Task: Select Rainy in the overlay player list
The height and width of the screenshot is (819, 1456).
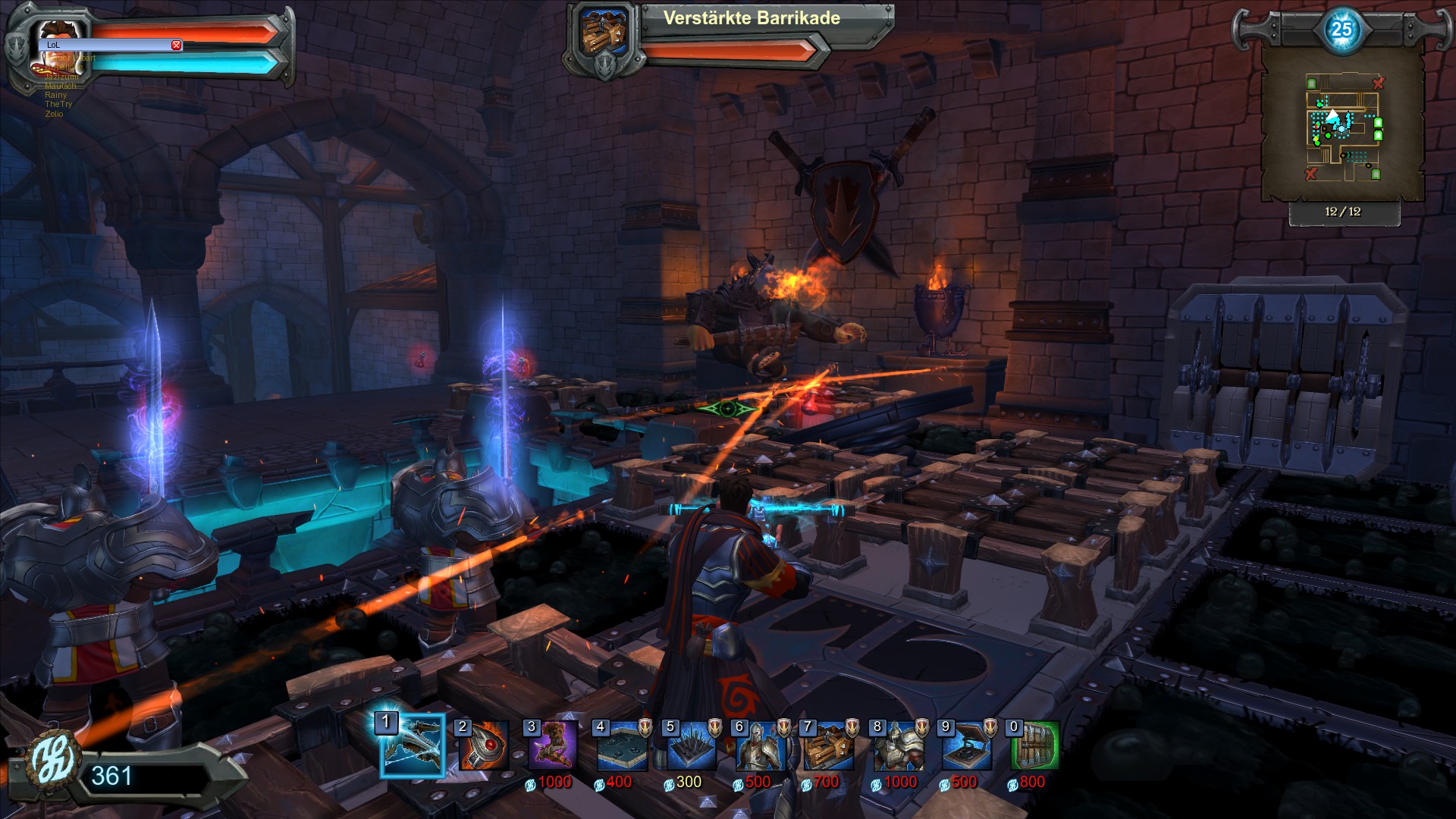Action: coord(55,96)
